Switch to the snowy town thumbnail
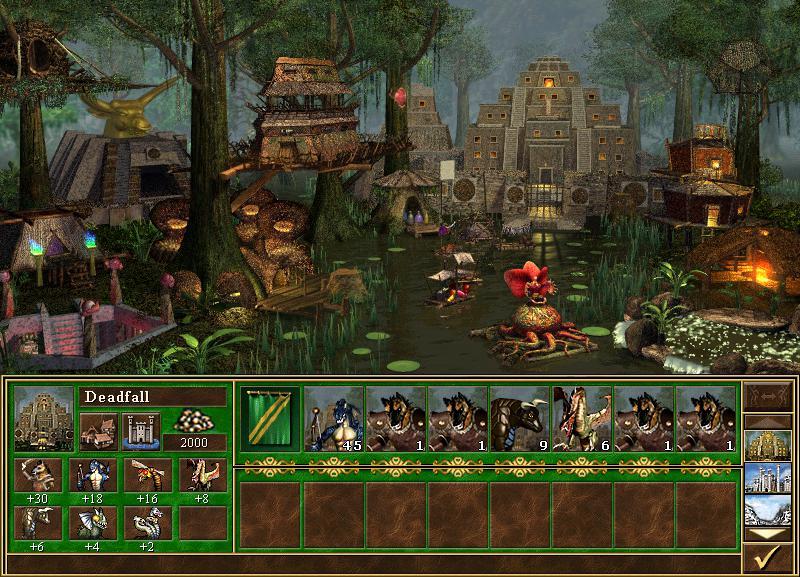Viewport: 800px width, 577px height. (x=768, y=509)
